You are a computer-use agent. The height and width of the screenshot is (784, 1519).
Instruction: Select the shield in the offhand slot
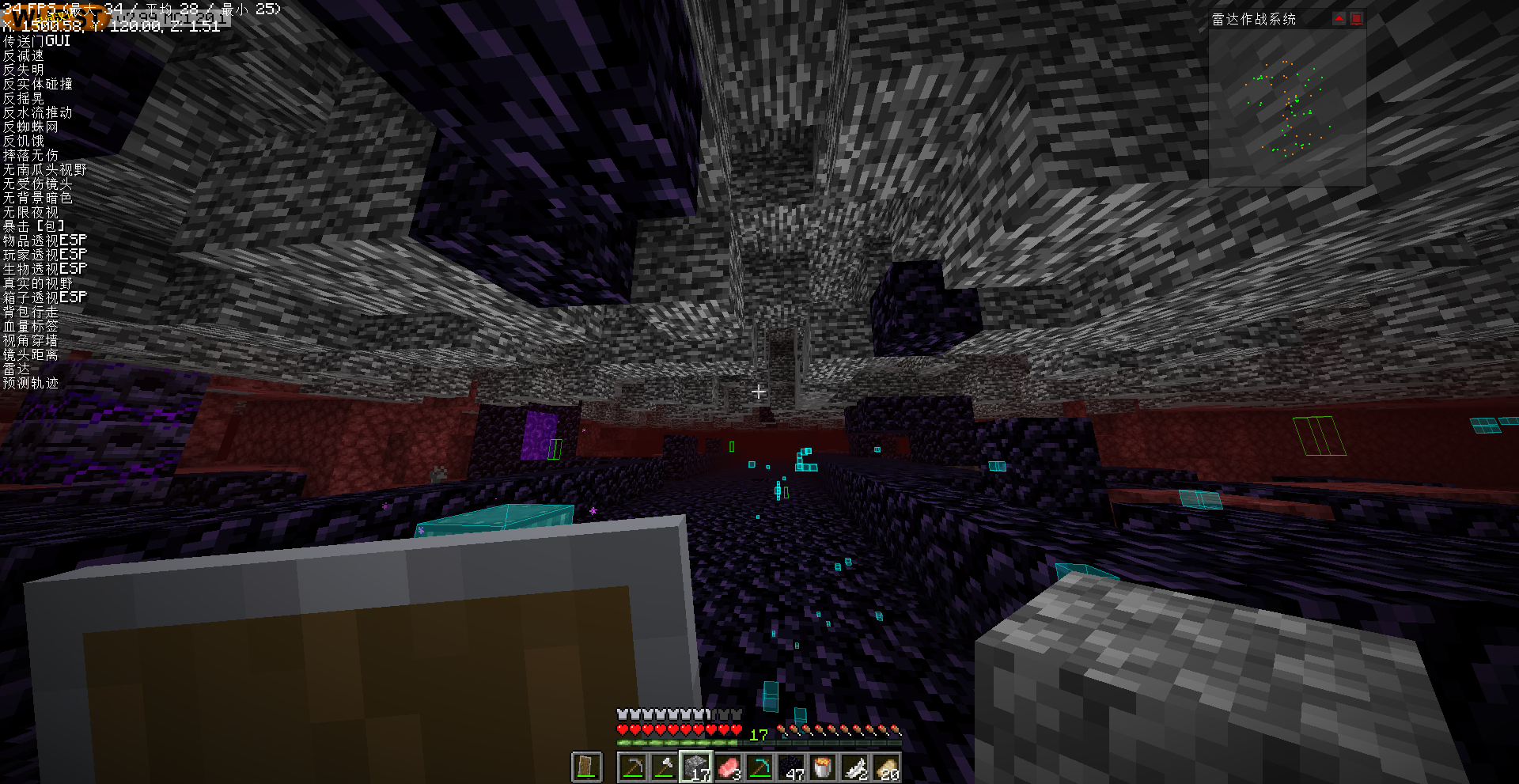[x=586, y=767]
